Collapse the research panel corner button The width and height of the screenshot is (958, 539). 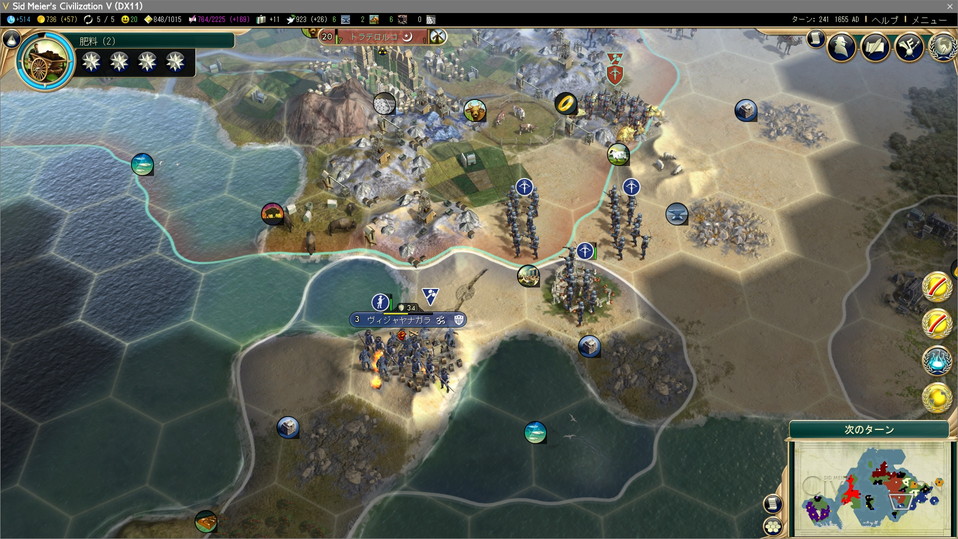coord(11,40)
